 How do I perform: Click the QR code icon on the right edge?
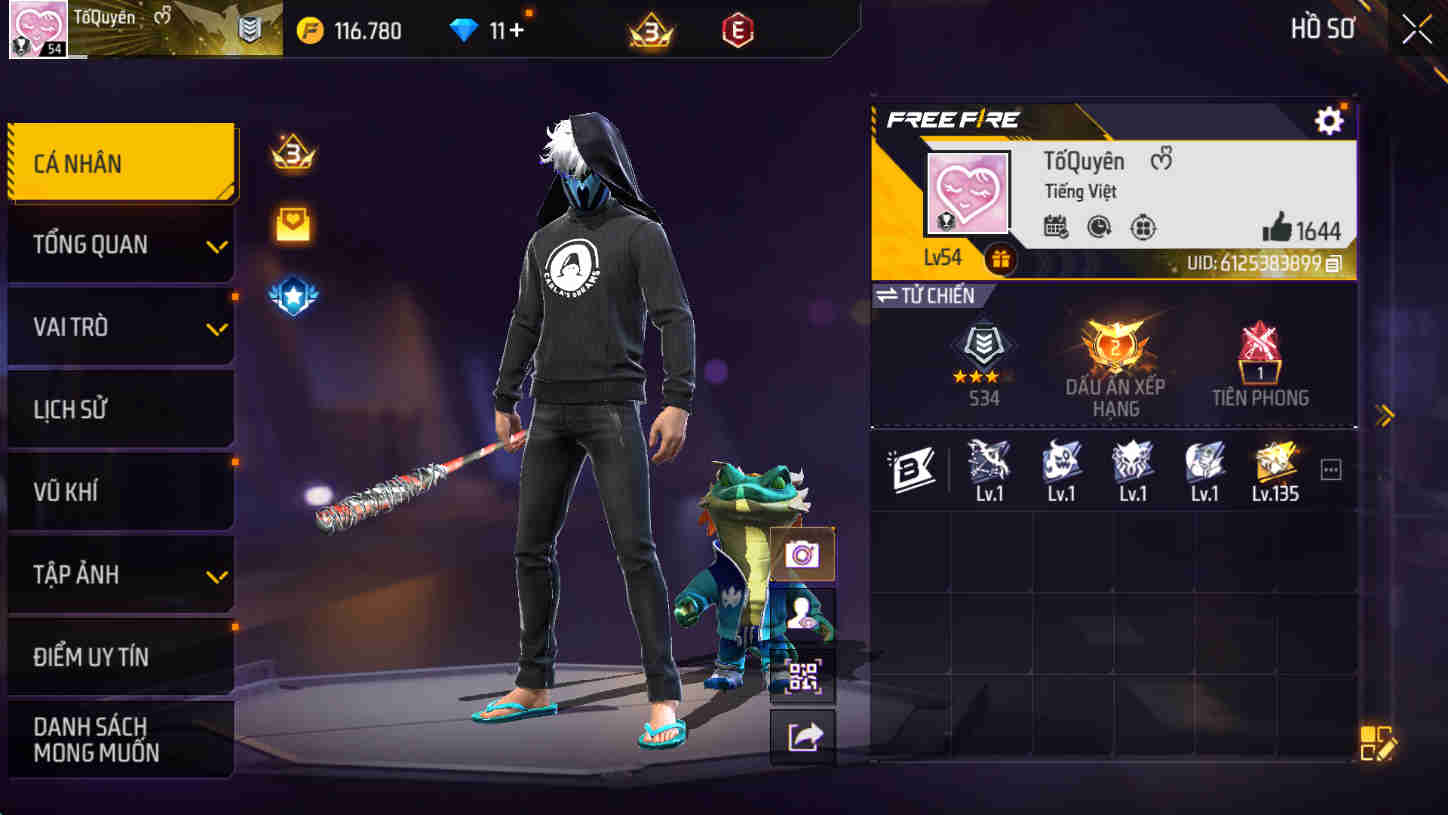[x=803, y=675]
